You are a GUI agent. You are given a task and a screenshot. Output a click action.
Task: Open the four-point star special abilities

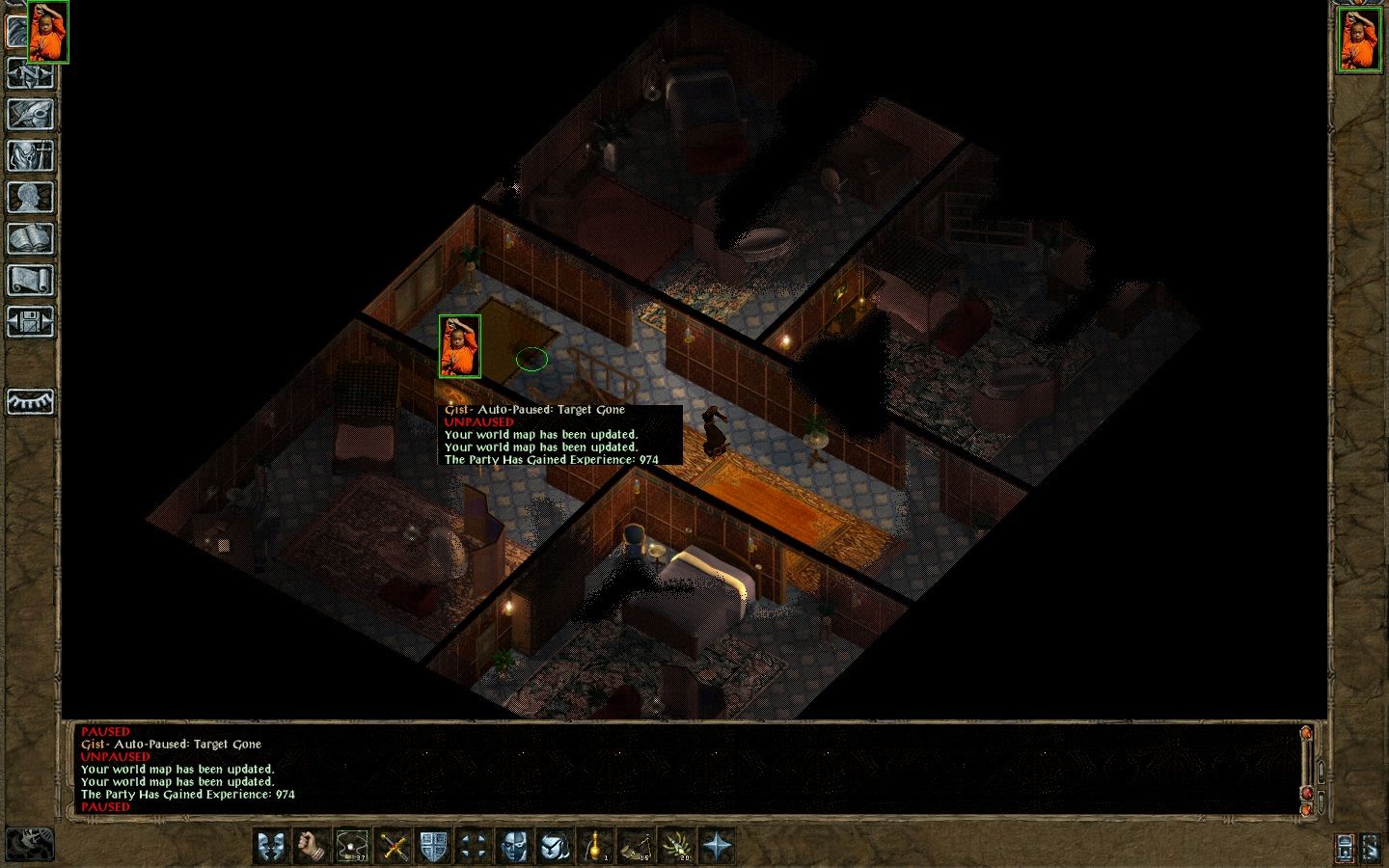[718, 847]
